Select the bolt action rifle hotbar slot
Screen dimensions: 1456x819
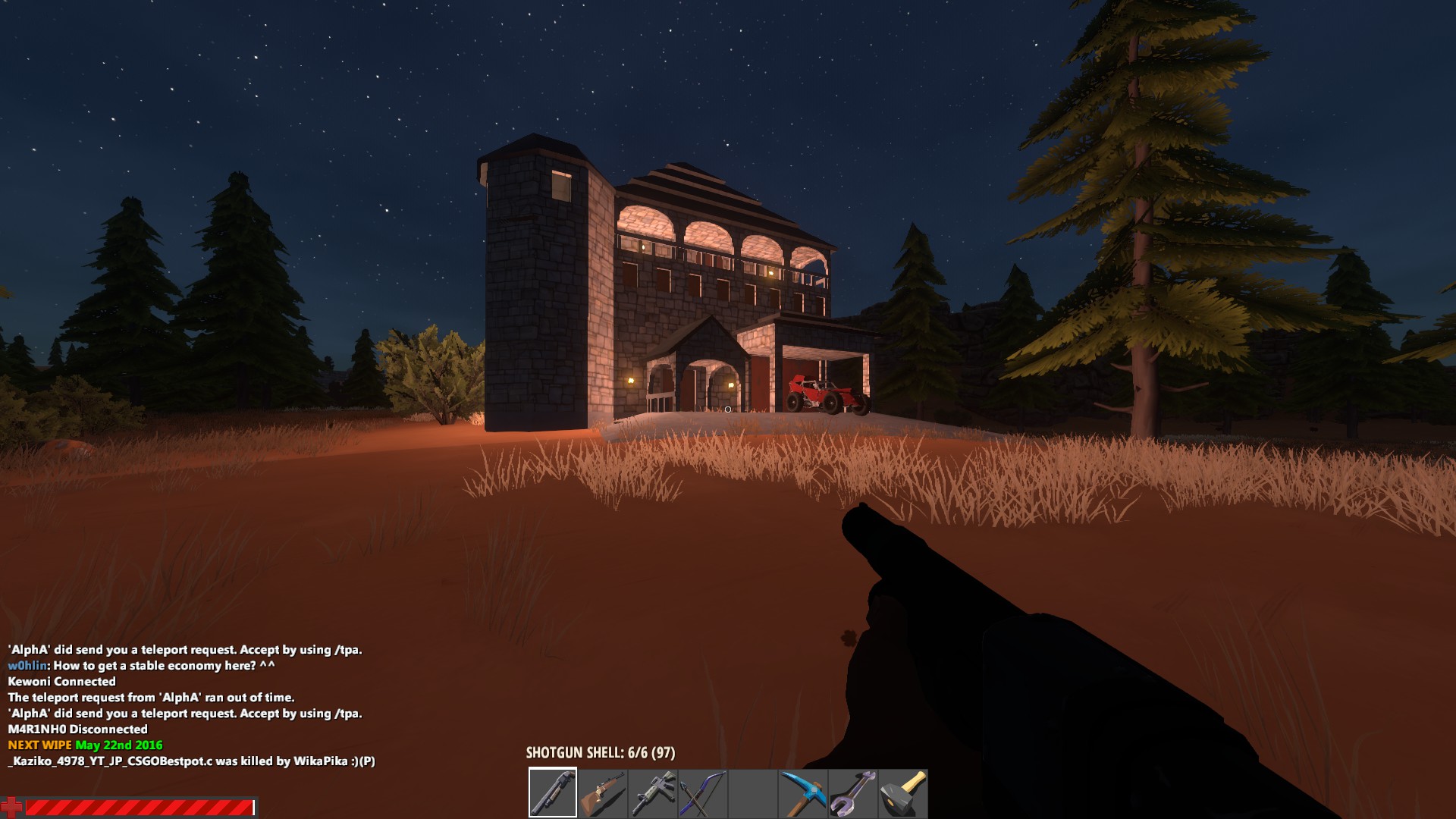604,791
